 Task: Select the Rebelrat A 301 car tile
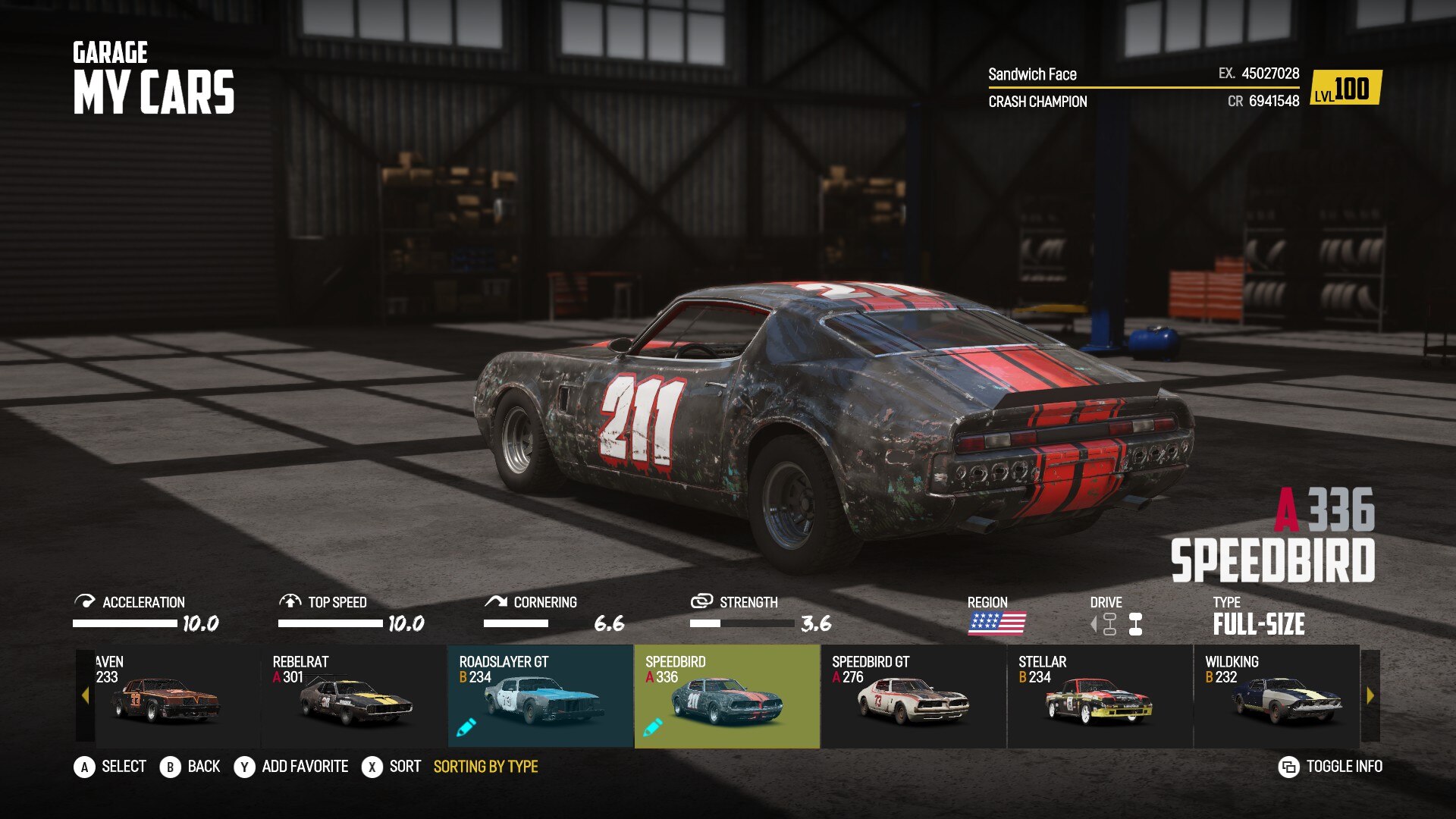tap(354, 696)
